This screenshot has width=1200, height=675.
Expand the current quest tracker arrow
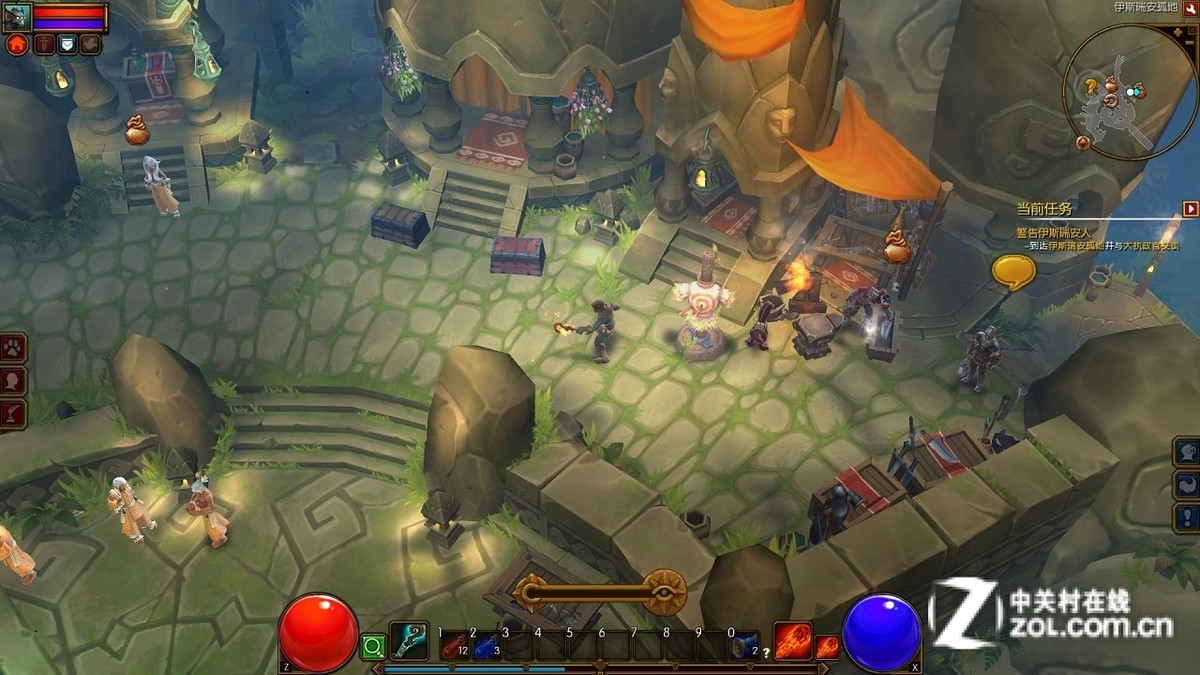tap(1190, 209)
